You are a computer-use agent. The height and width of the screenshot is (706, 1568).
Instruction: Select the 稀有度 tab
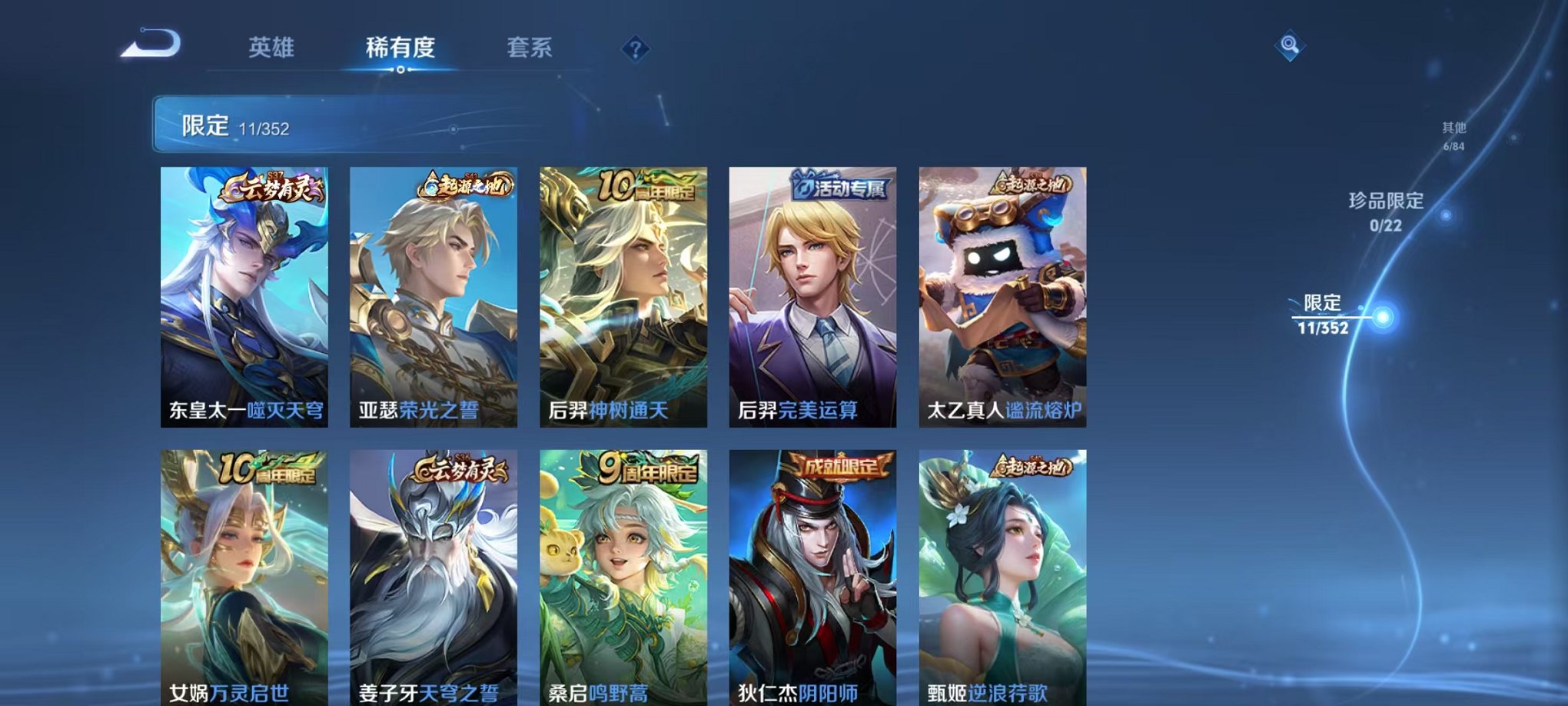pos(400,48)
